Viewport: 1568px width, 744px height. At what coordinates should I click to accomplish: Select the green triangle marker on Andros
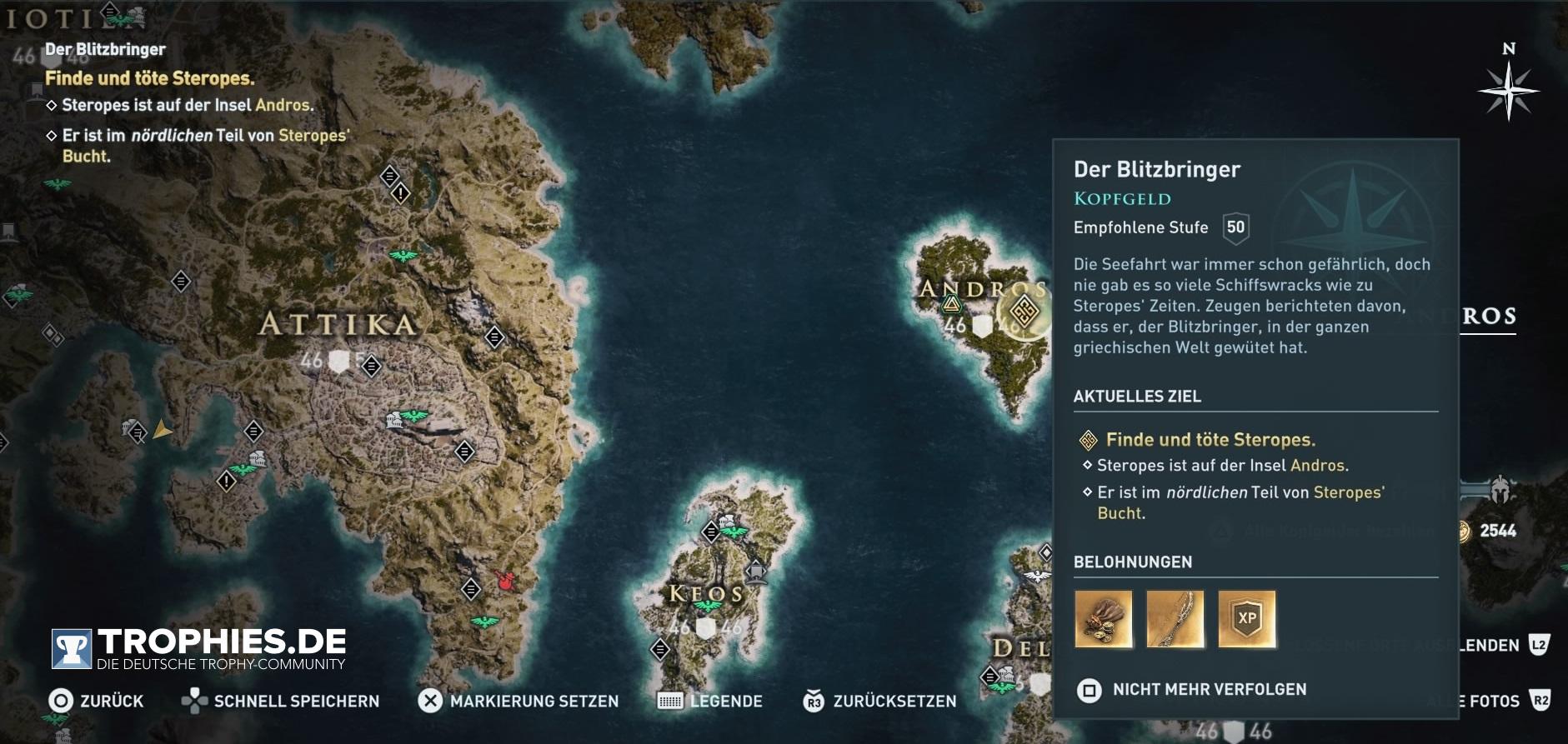click(951, 305)
